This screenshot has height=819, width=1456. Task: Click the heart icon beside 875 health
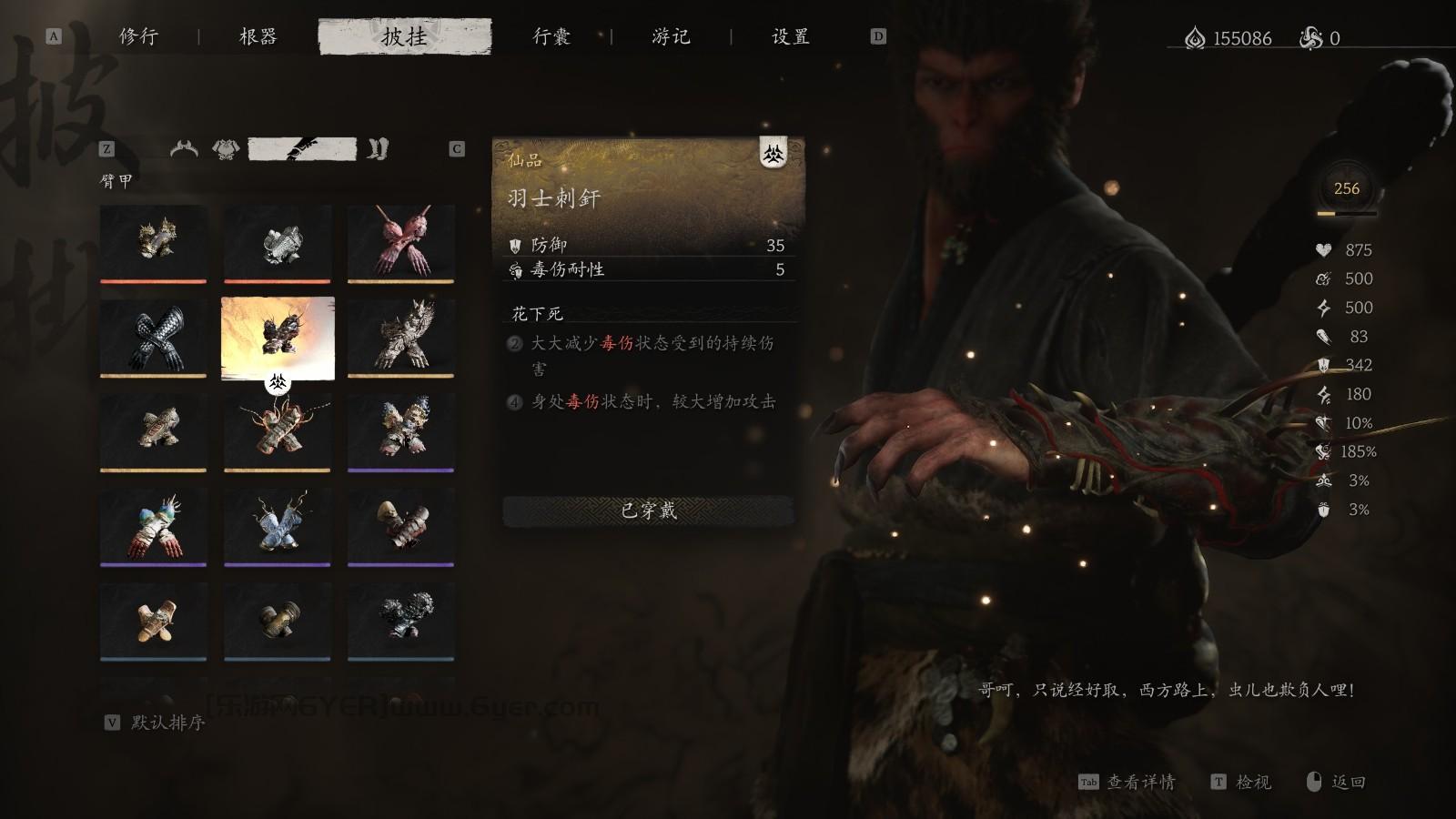click(1321, 250)
